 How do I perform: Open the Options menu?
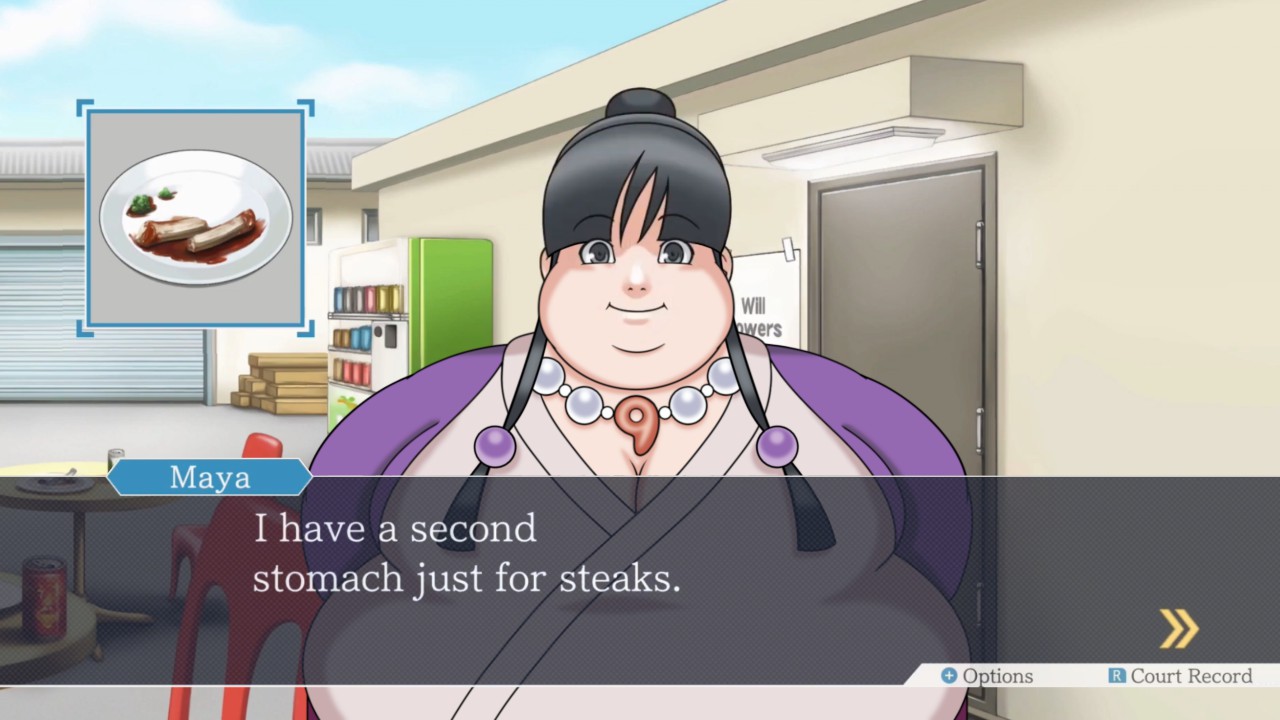tap(987, 677)
